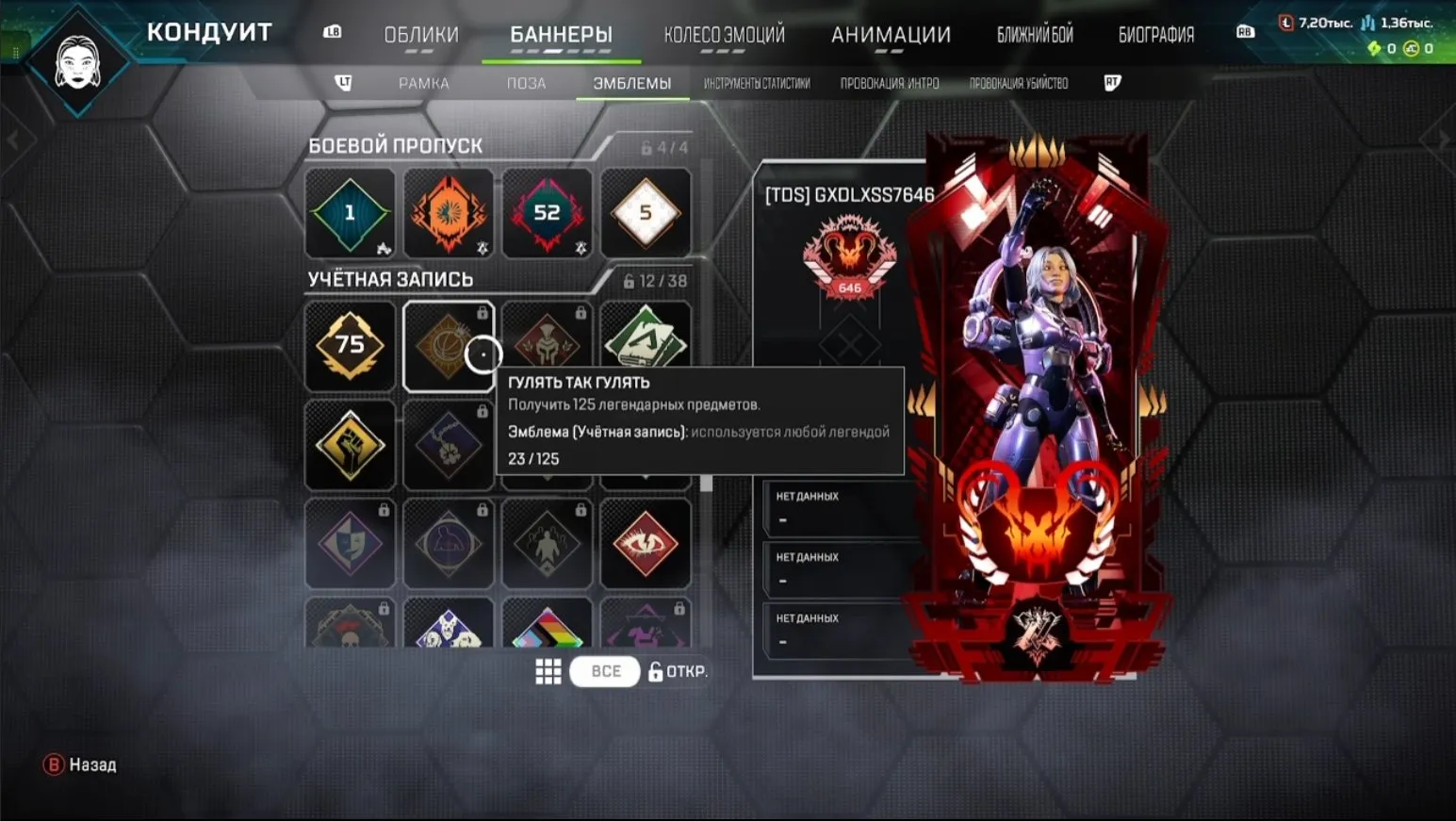Select the red eye emblem badge
Viewport: 1456px width, 821px height.
[646, 544]
